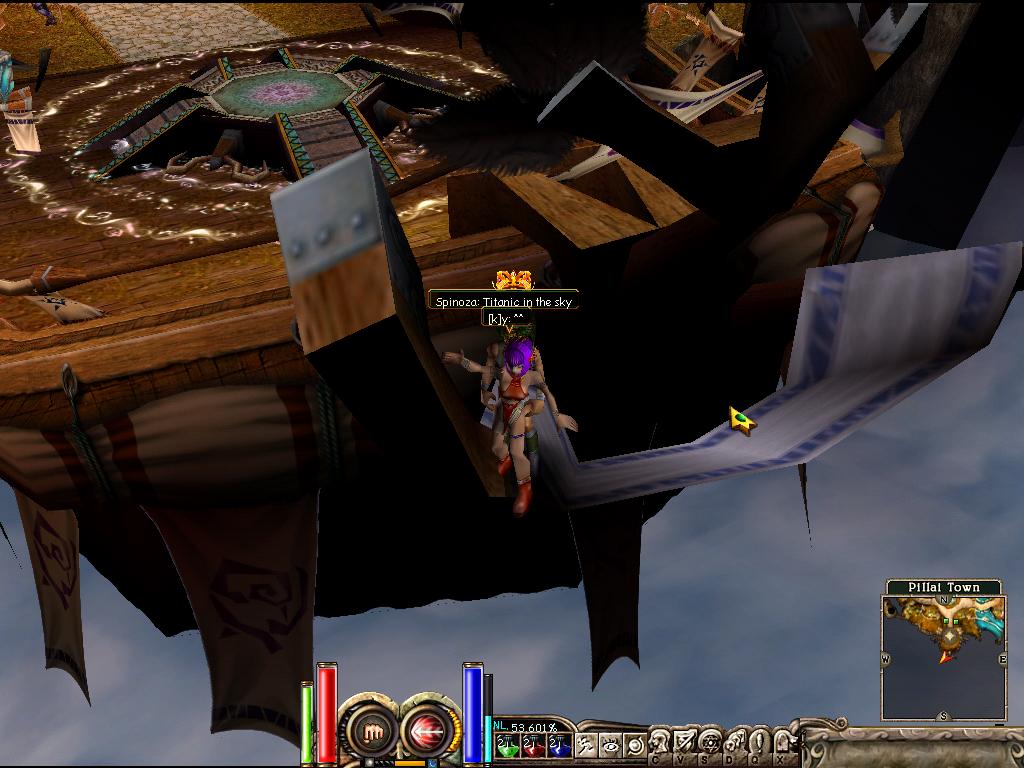This screenshot has width=1024, height=768.
Task: Select the fist attack skill orb
Action: (373, 733)
